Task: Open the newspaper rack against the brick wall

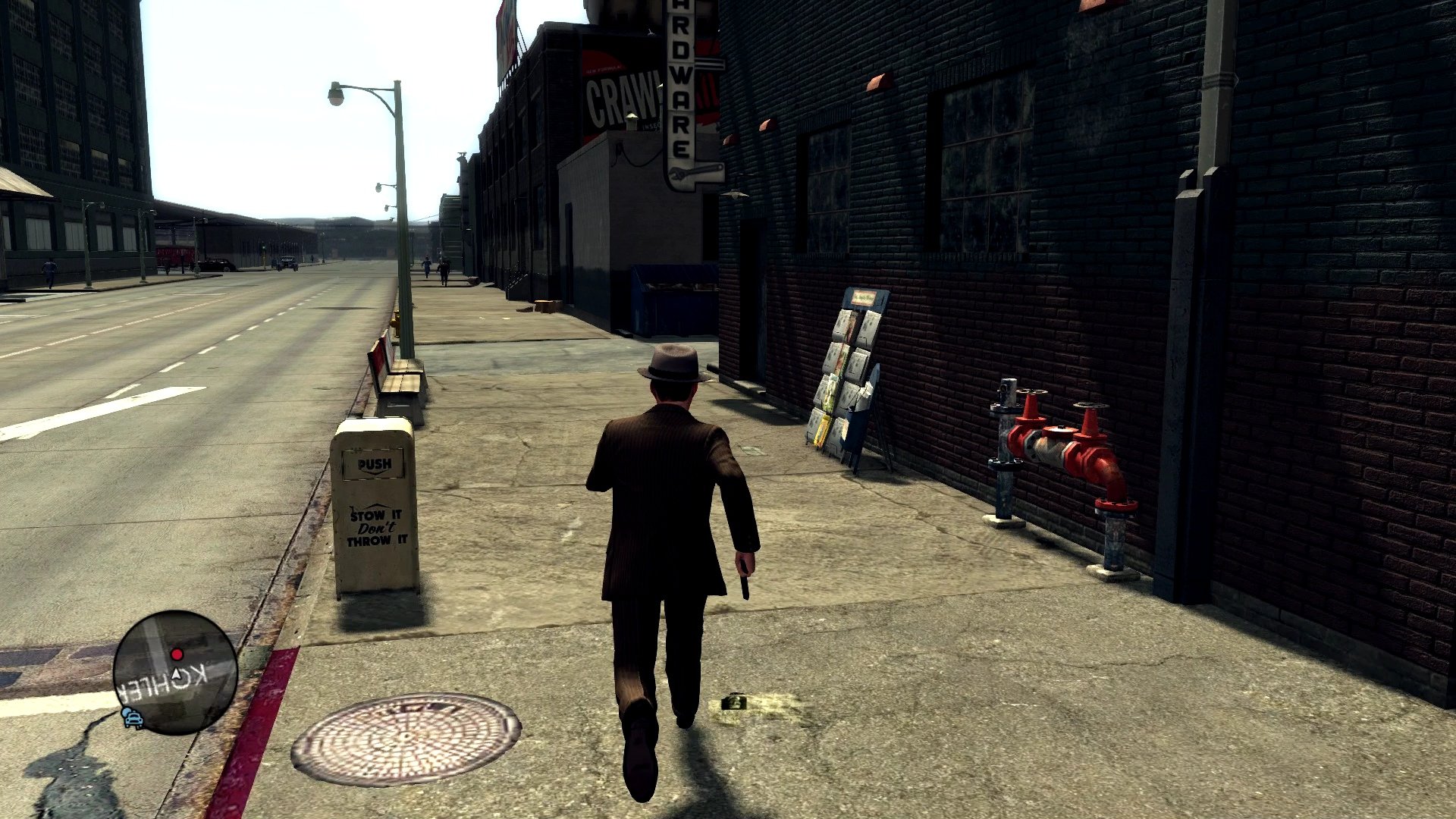Action: tap(849, 372)
